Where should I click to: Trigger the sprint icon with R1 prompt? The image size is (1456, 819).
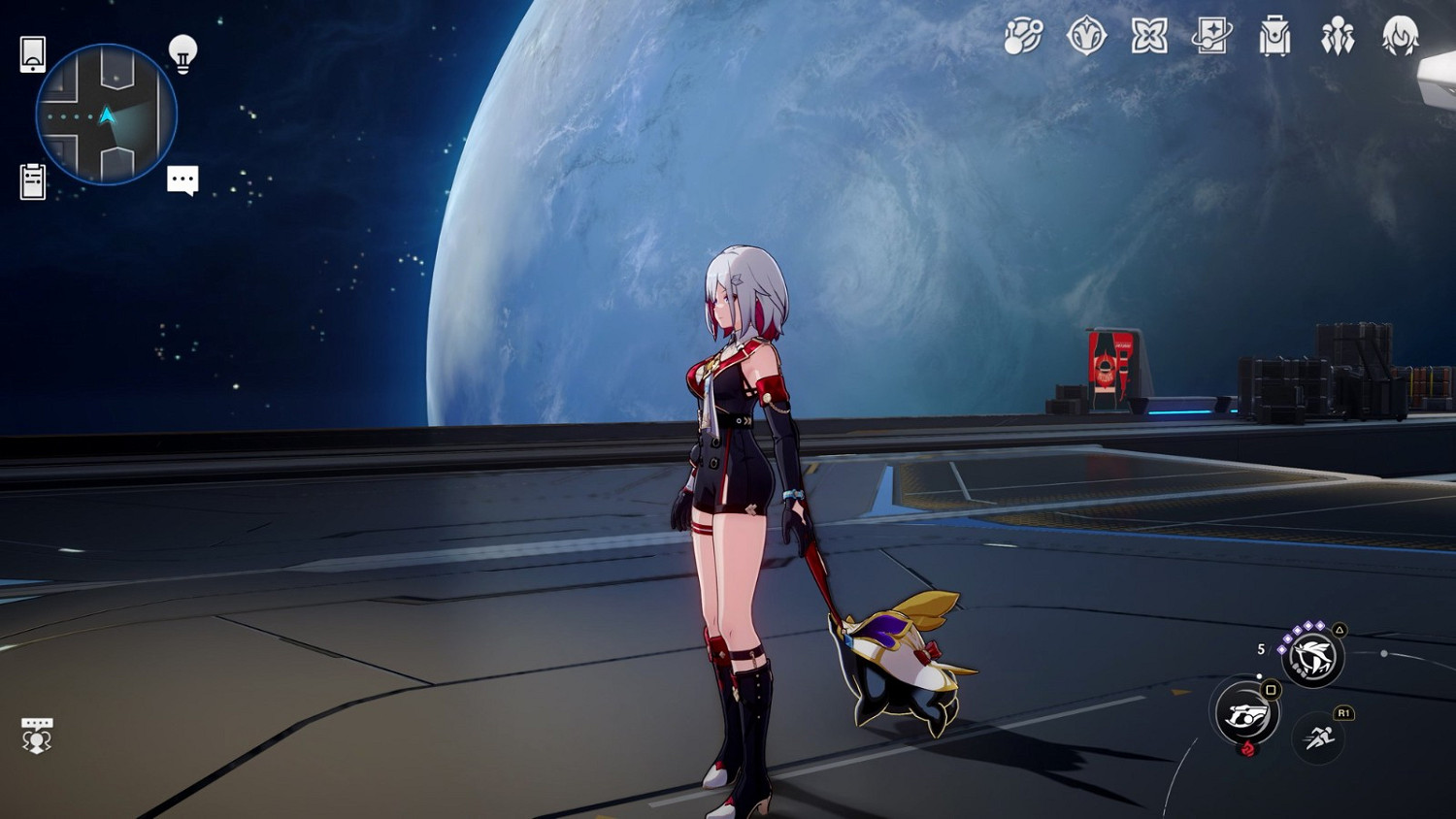coord(1317,736)
